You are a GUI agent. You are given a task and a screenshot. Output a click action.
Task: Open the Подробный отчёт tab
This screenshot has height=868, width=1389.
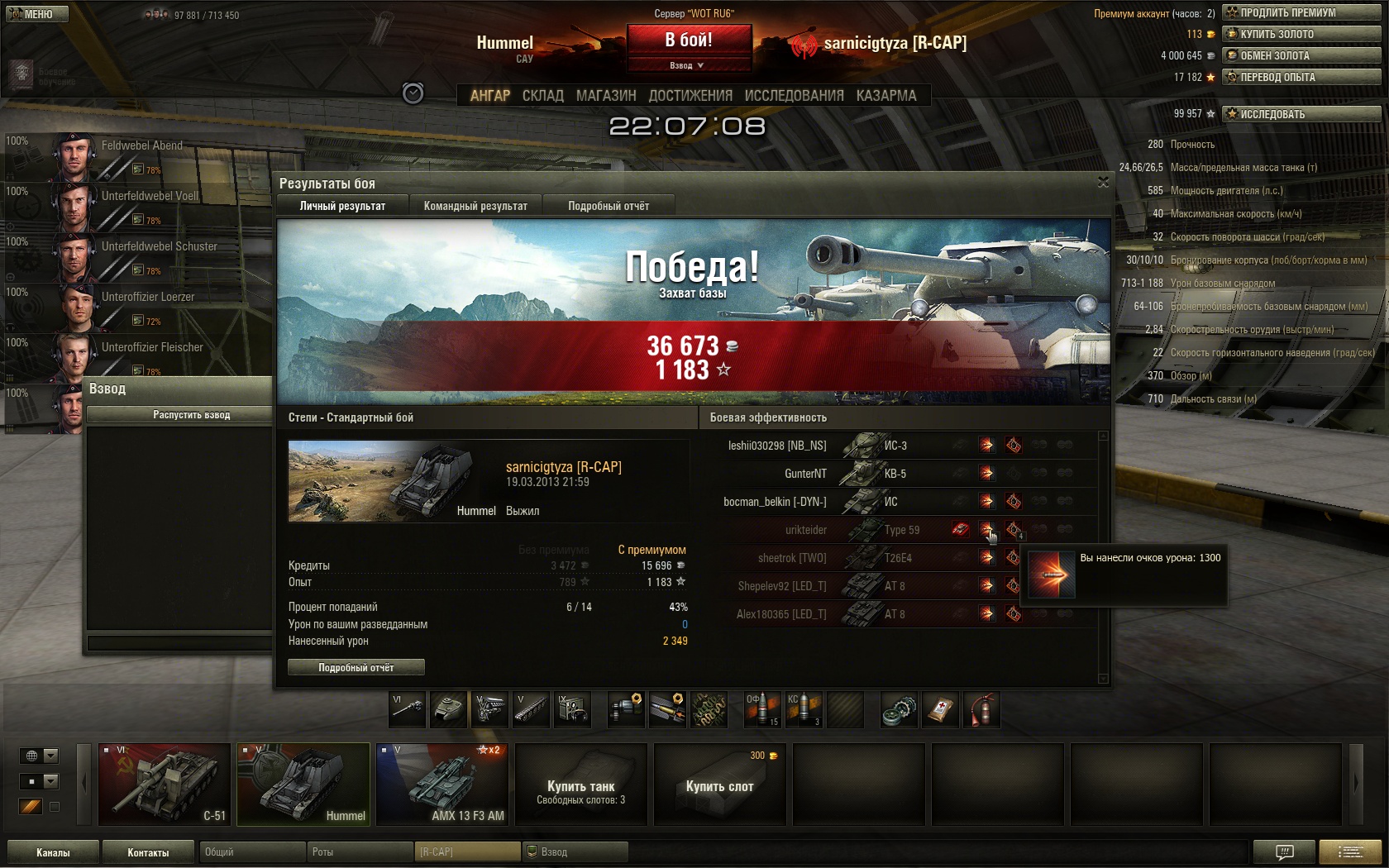tap(609, 206)
